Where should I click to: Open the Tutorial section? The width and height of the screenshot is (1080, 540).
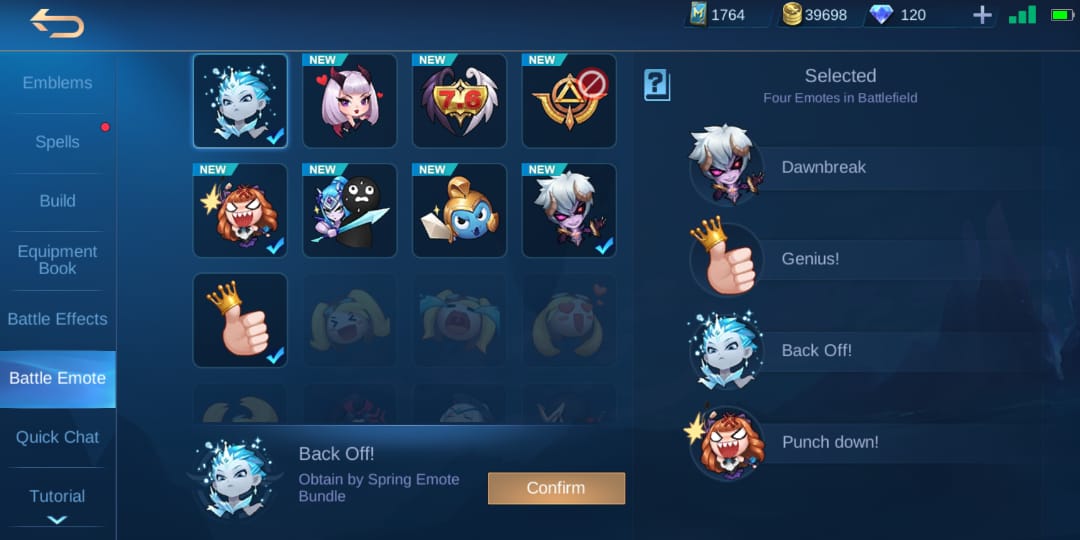57,496
